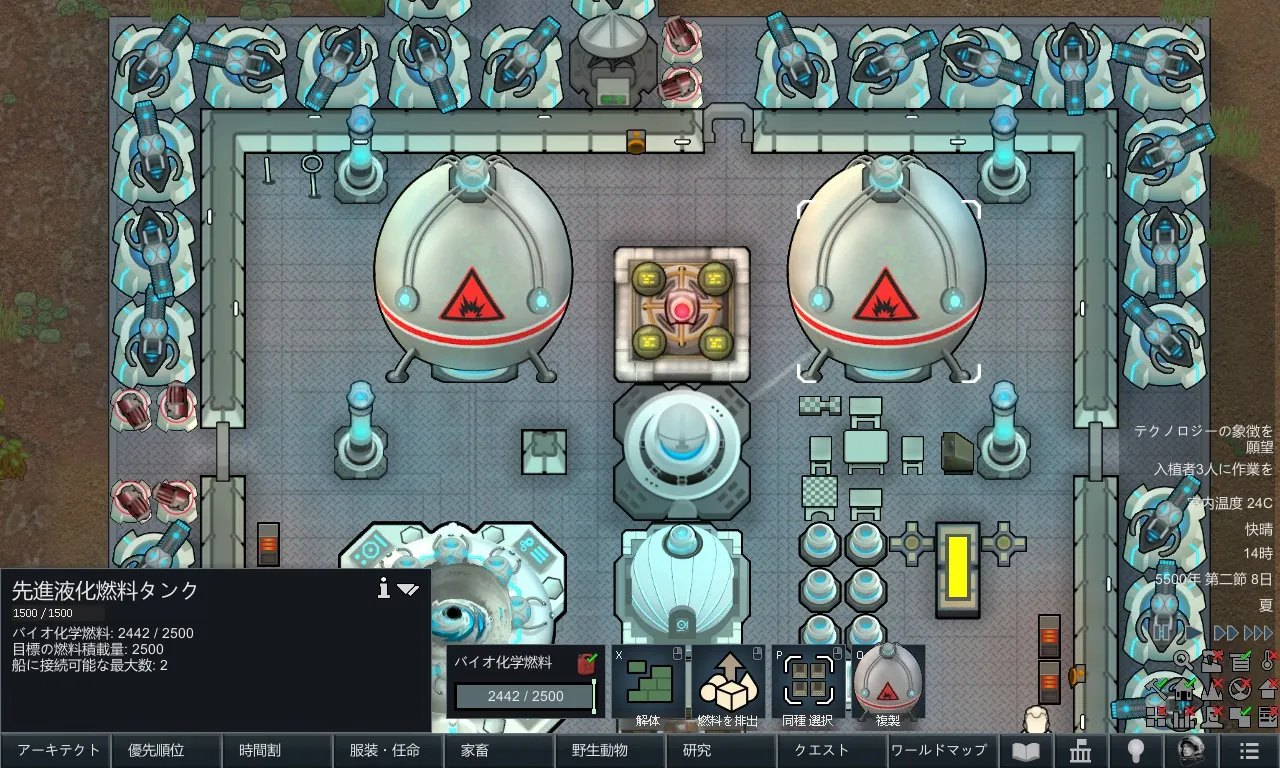Screen dimensions: 1280x768
Task: Switch to the 時間割 schedule tab
Action: pyautogui.click(x=274, y=750)
